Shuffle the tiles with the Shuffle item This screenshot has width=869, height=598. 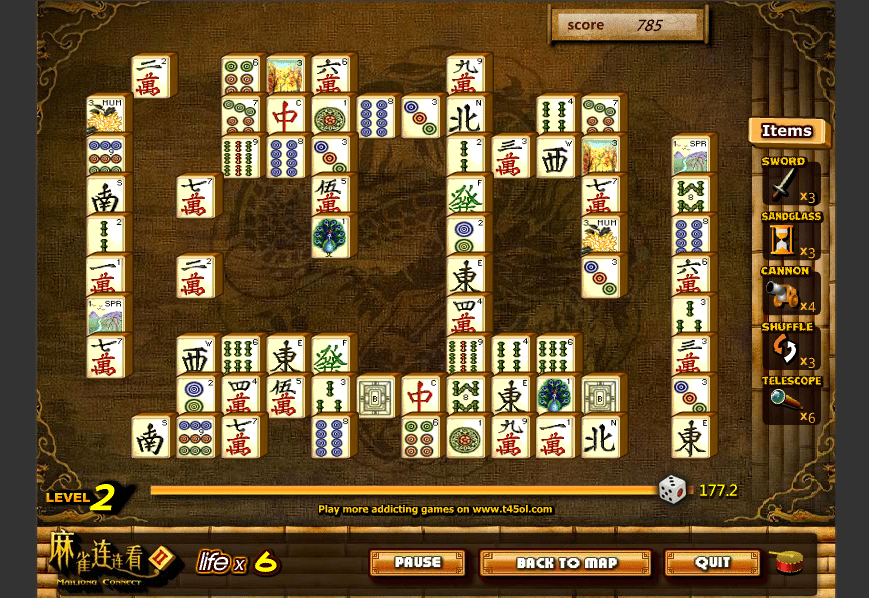pyautogui.click(x=782, y=348)
